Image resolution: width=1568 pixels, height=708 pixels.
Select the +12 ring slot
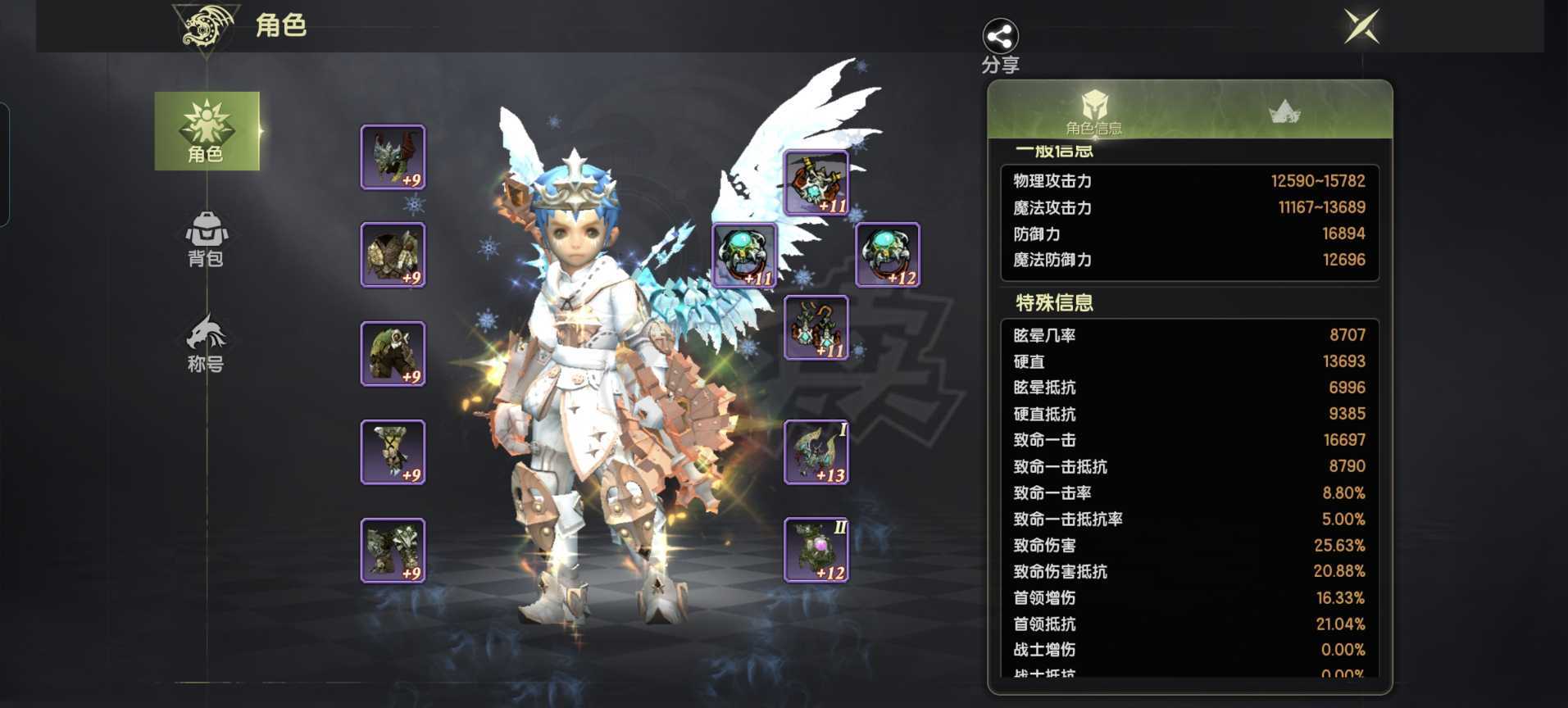(x=888, y=255)
